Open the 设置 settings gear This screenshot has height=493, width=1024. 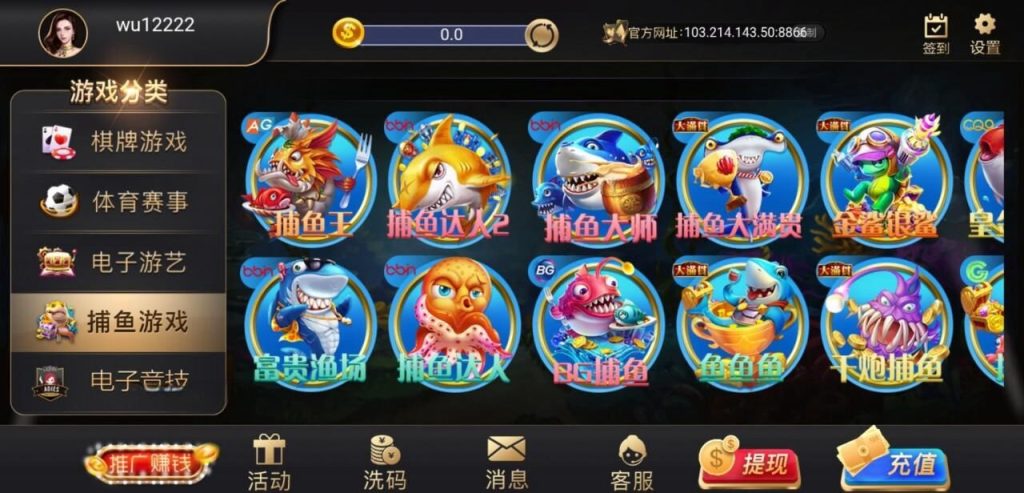[x=985, y=34]
